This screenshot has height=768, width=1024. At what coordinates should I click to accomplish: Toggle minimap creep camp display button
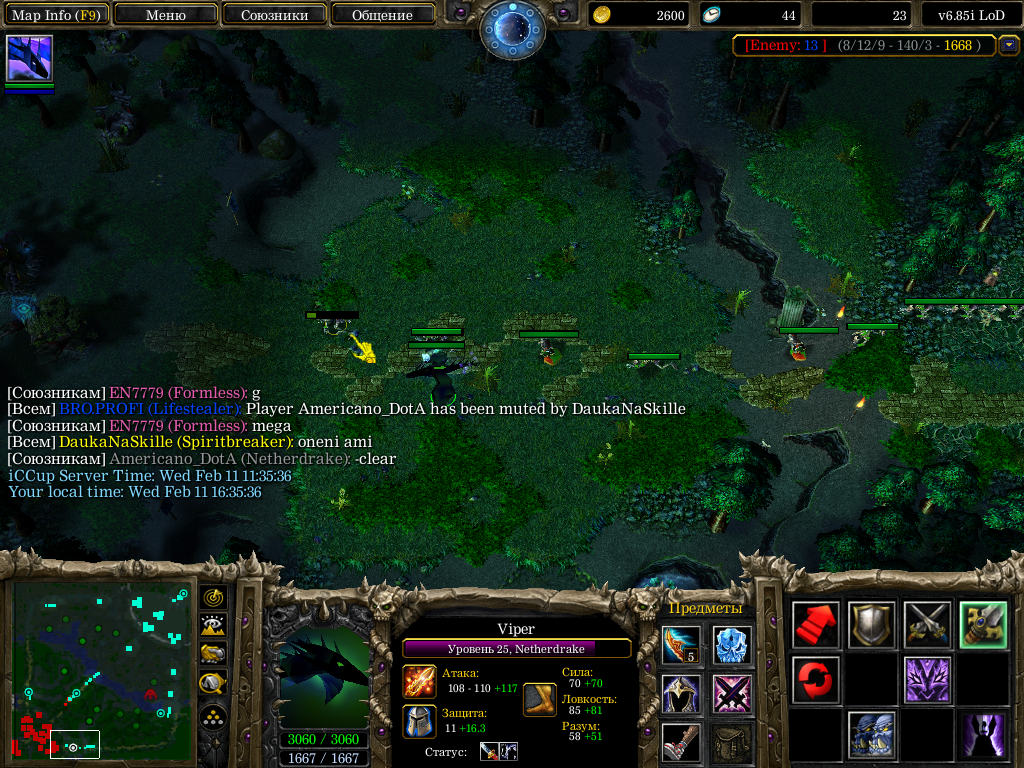[x=213, y=684]
